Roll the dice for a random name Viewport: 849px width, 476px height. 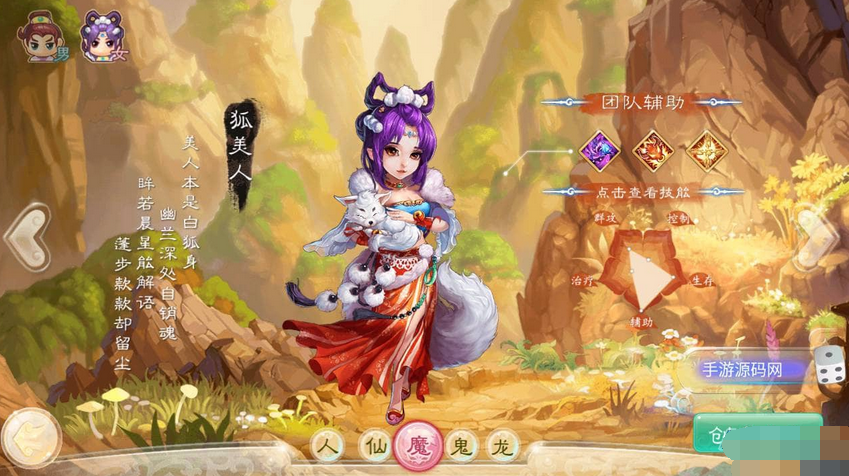click(828, 369)
